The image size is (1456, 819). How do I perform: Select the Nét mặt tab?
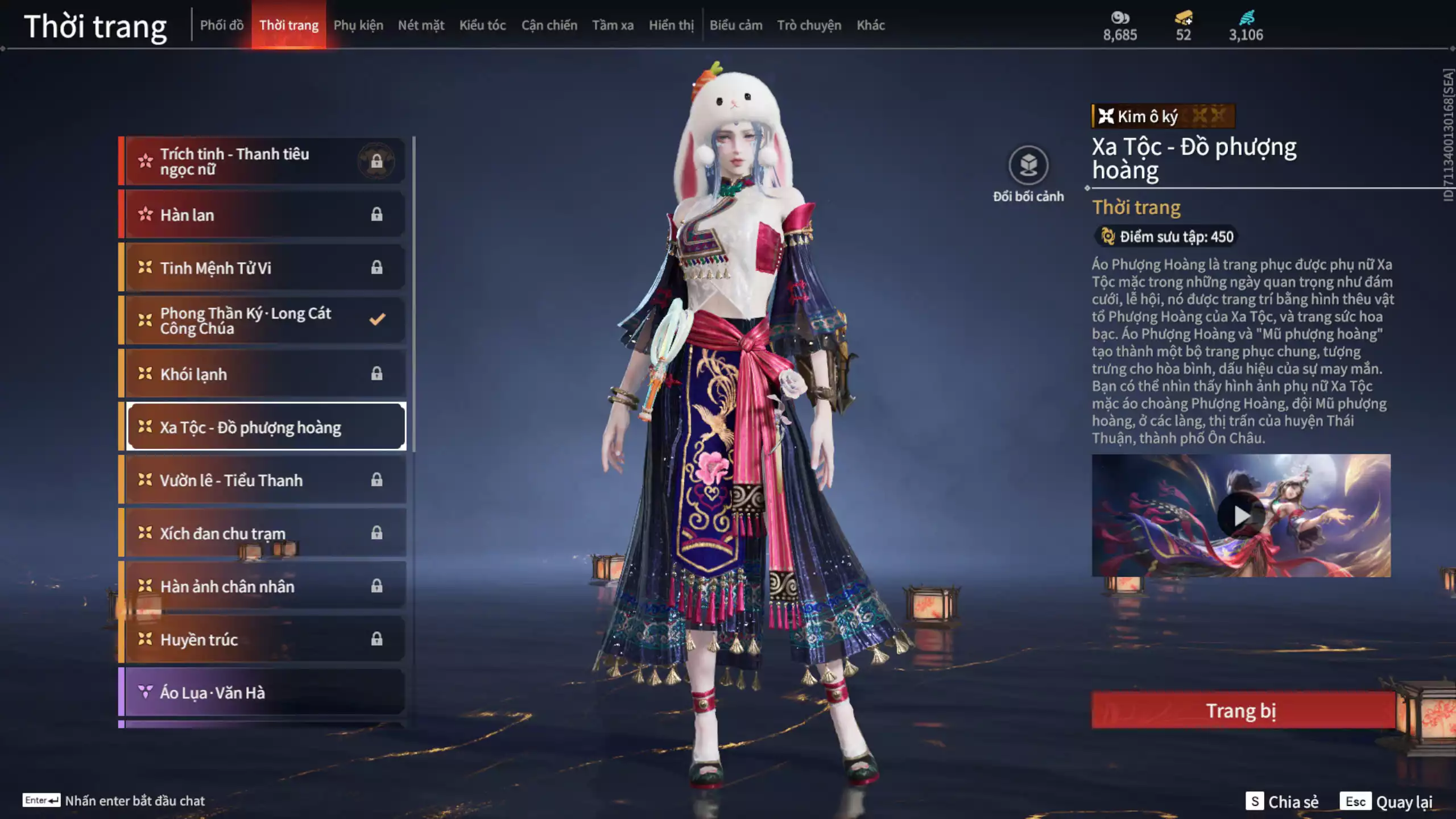421,25
